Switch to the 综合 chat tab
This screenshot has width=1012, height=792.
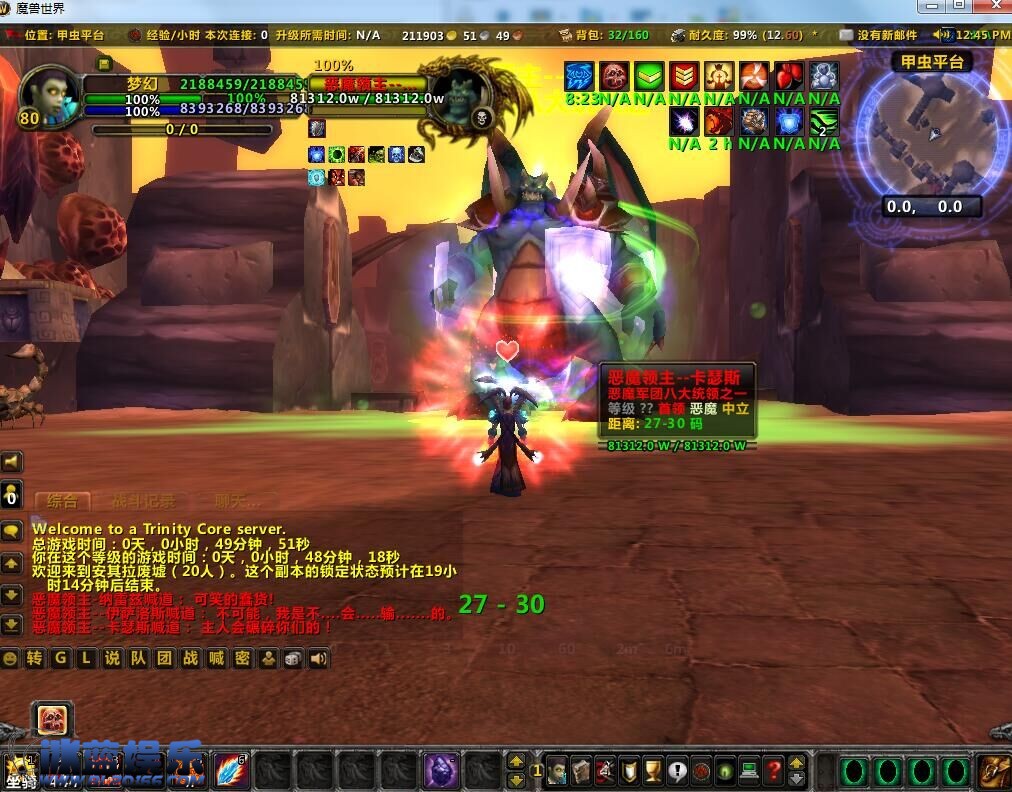pyautogui.click(x=62, y=501)
